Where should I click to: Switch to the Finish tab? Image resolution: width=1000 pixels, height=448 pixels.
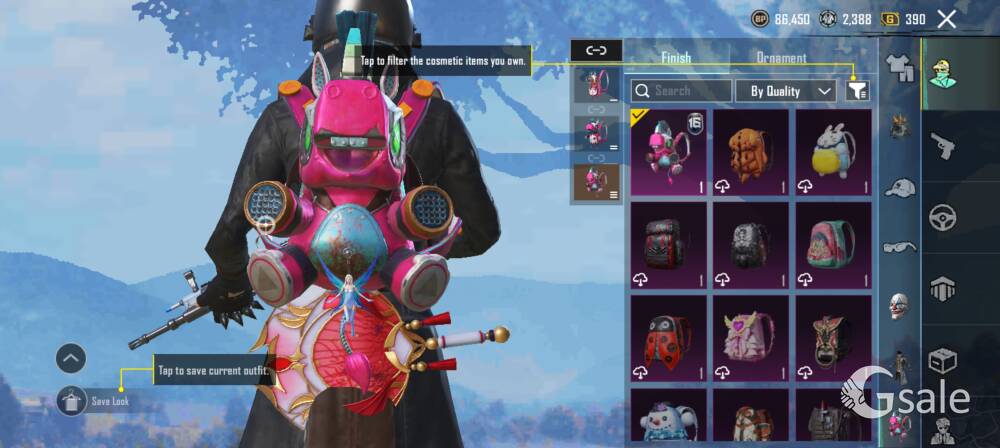[x=676, y=58]
